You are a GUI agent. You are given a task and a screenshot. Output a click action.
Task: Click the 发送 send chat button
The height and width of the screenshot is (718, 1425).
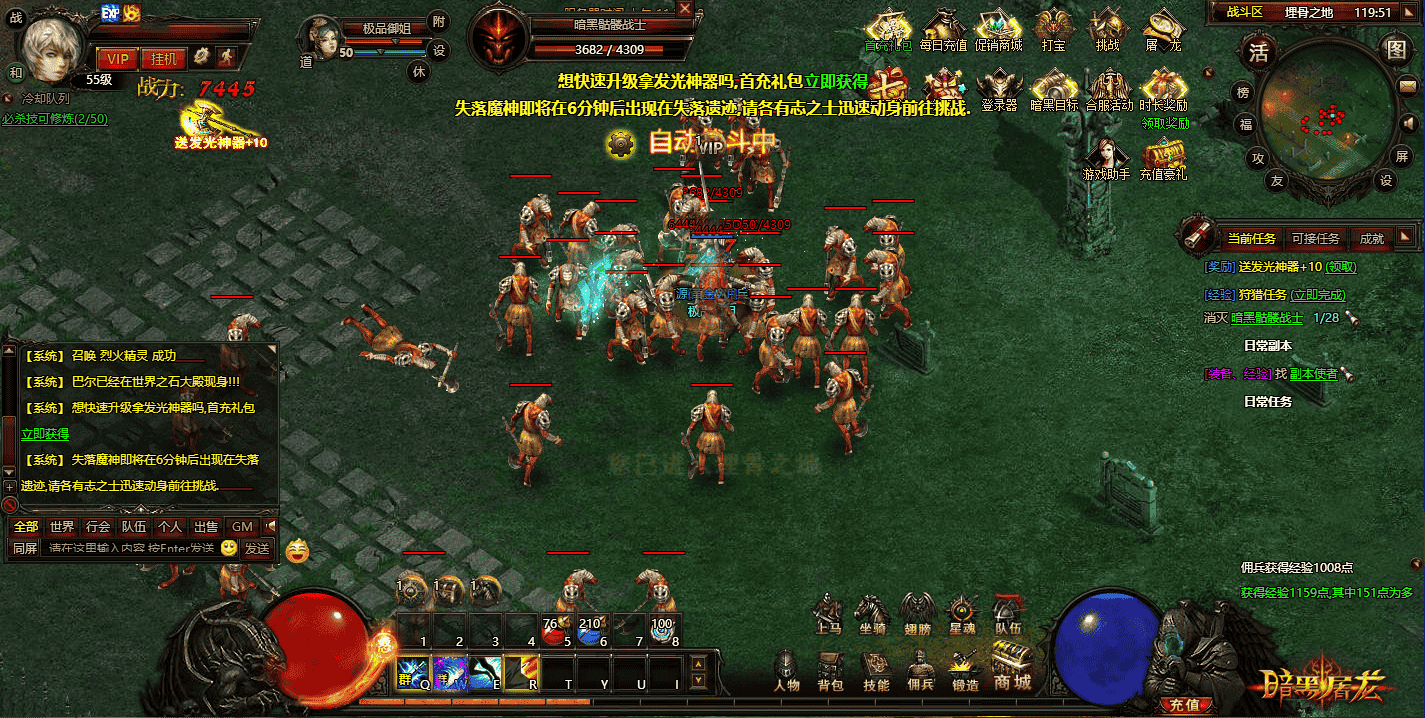(257, 548)
